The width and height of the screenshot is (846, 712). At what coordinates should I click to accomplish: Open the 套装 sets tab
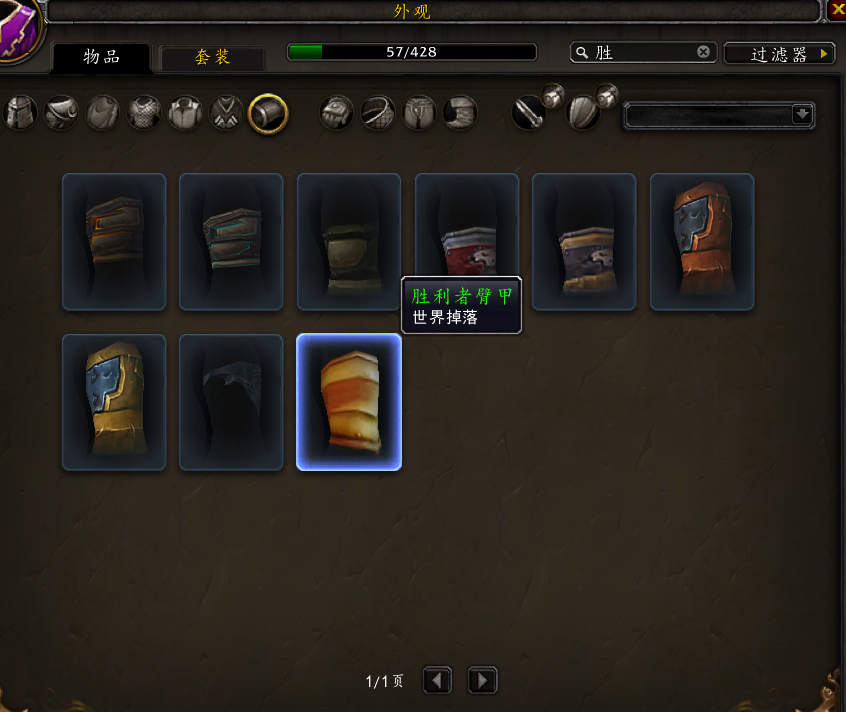pyautogui.click(x=212, y=57)
